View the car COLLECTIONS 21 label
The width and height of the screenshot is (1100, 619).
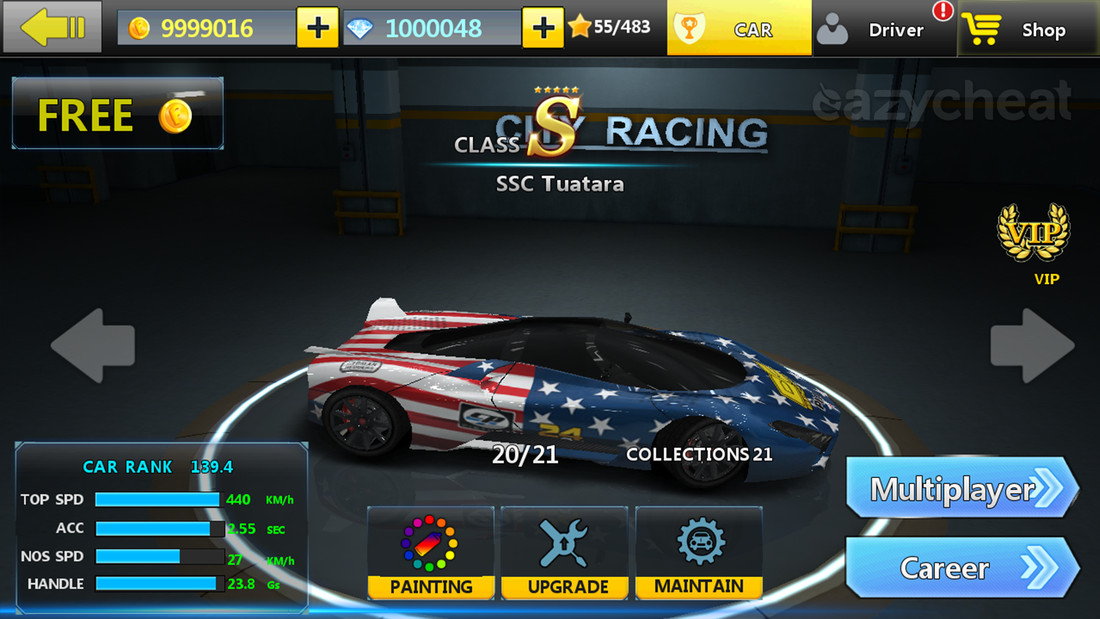click(699, 454)
